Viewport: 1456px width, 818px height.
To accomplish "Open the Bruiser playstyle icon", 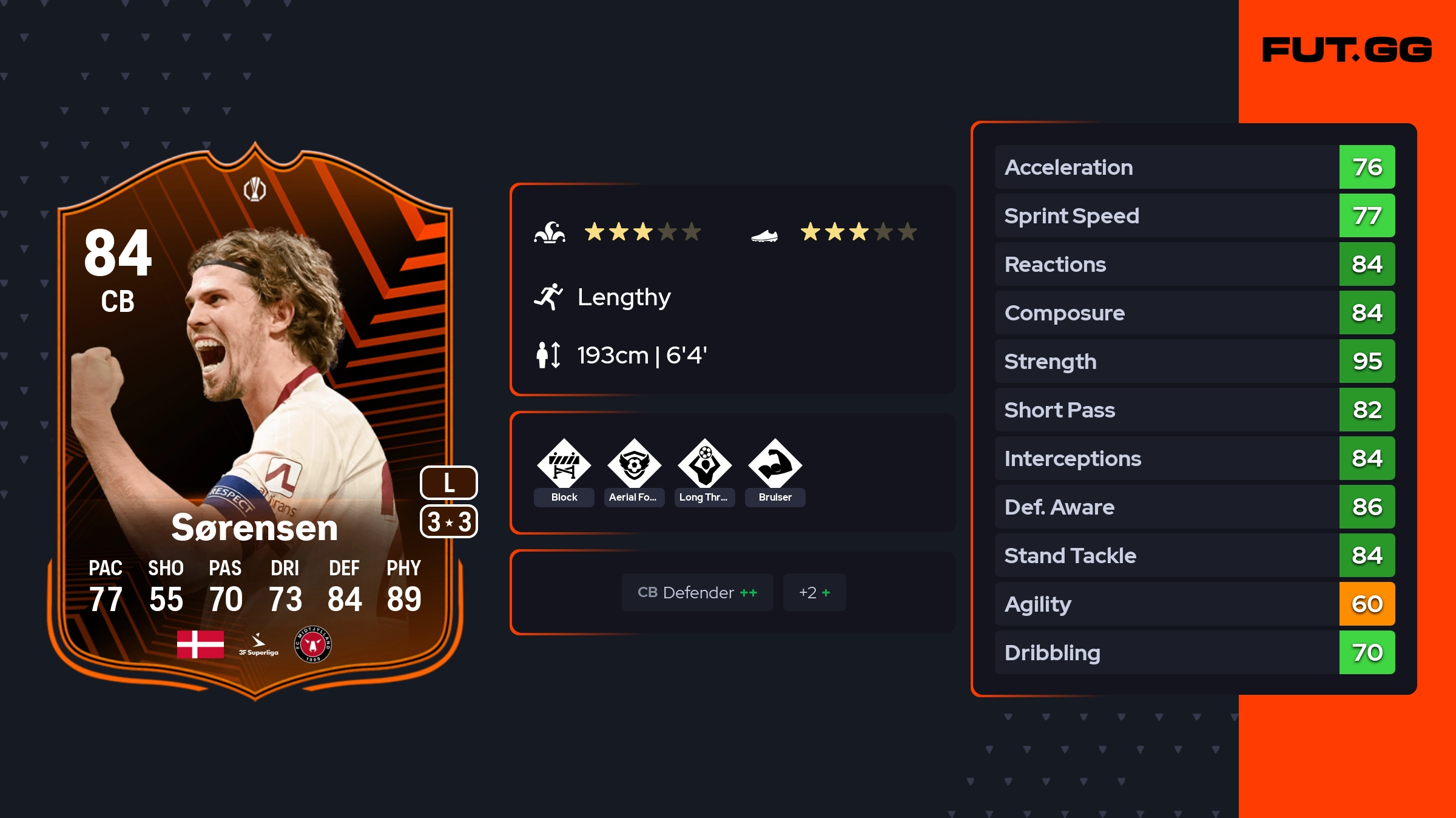I will coord(775,464).
